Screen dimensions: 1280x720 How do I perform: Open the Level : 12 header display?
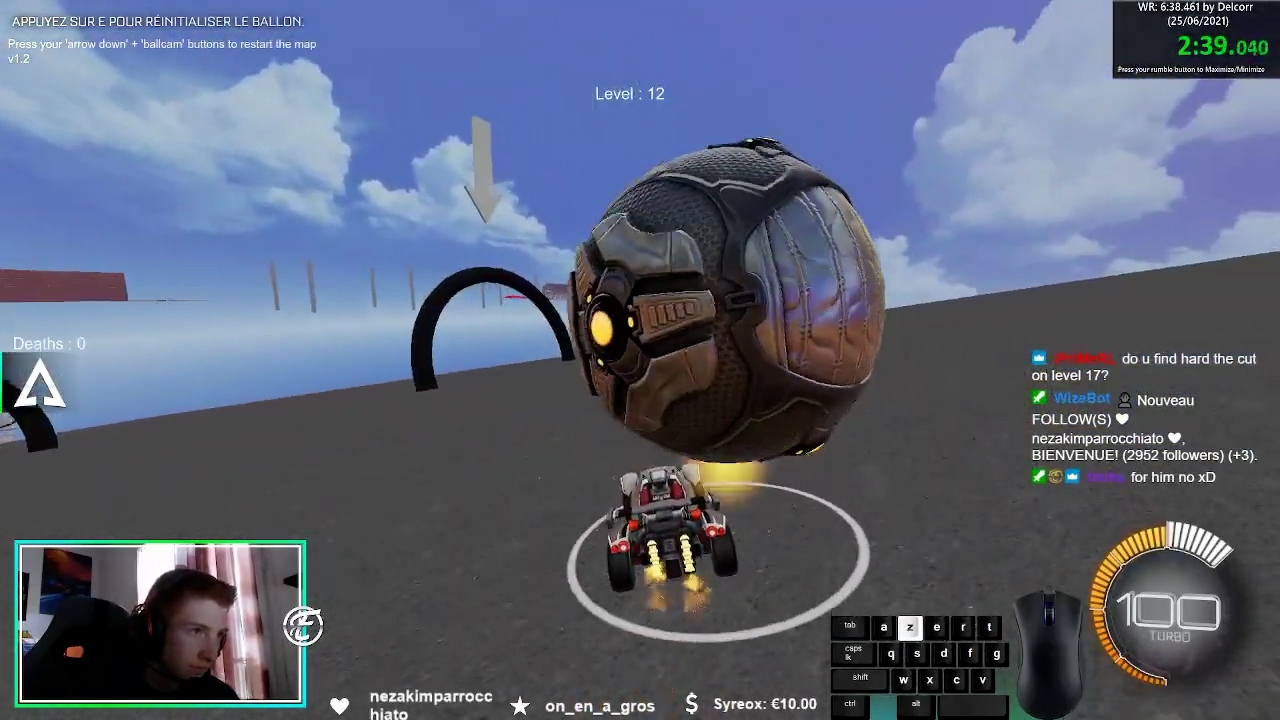coord(629,93)
